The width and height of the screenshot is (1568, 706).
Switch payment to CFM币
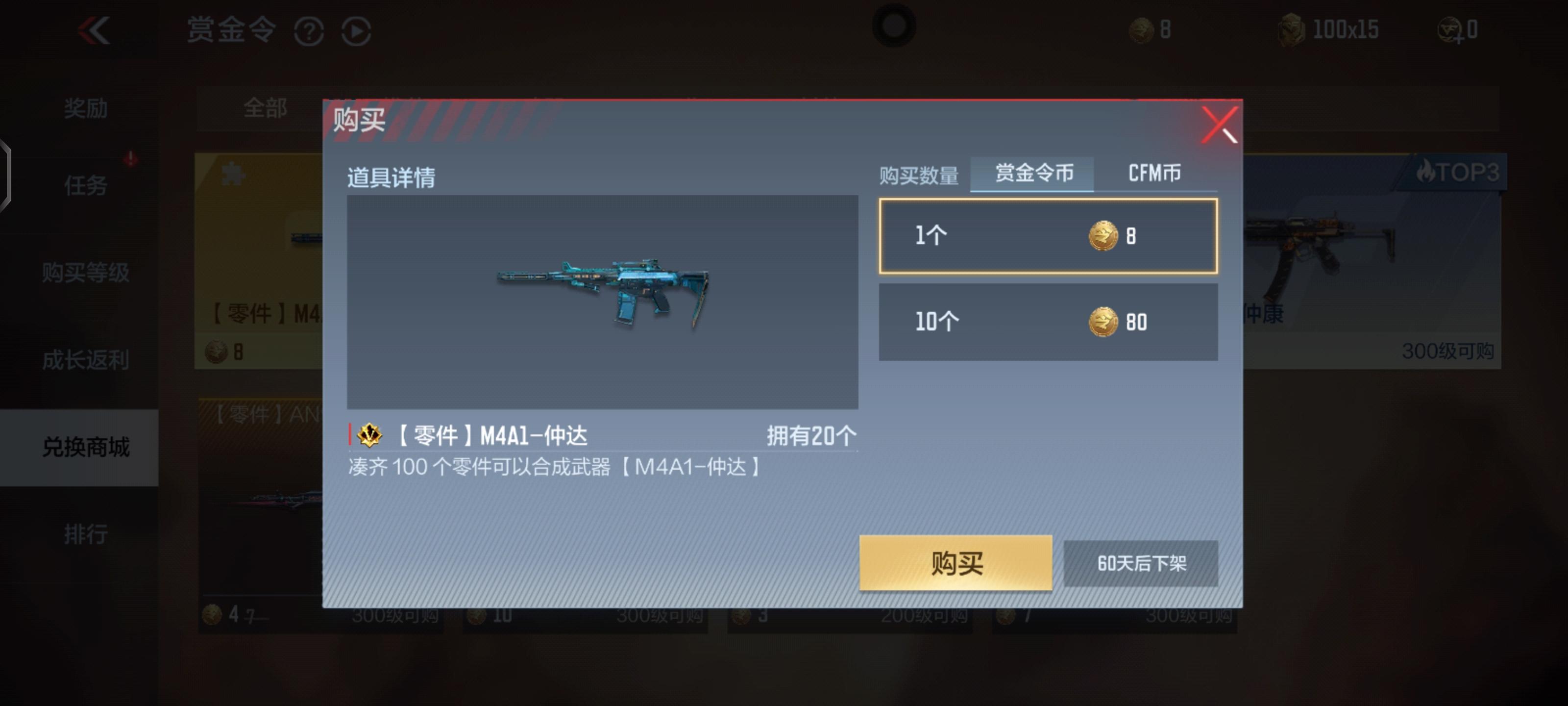[1155, 173]
